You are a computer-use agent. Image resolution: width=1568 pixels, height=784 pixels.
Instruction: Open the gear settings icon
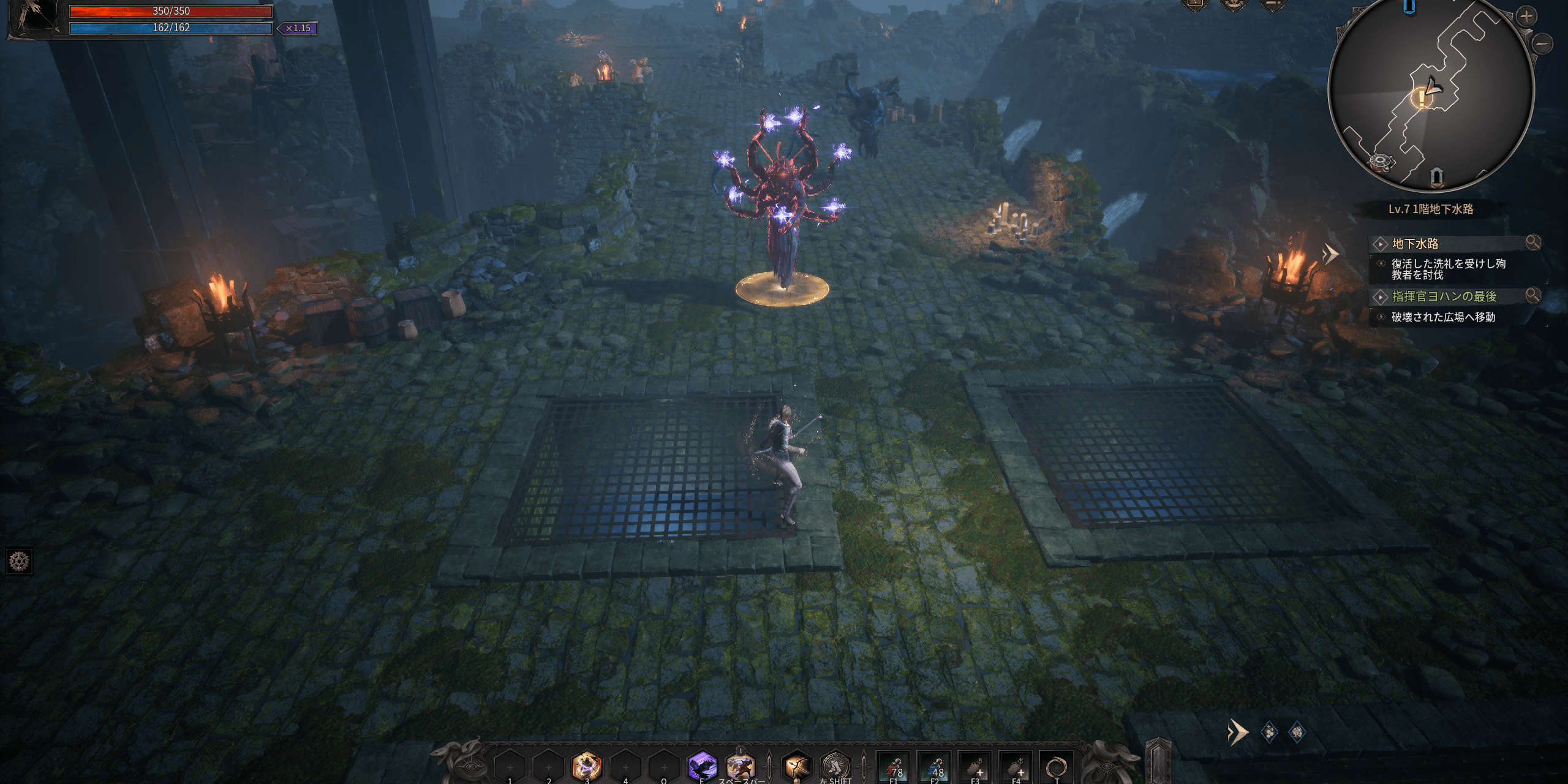tap(19, 561)
